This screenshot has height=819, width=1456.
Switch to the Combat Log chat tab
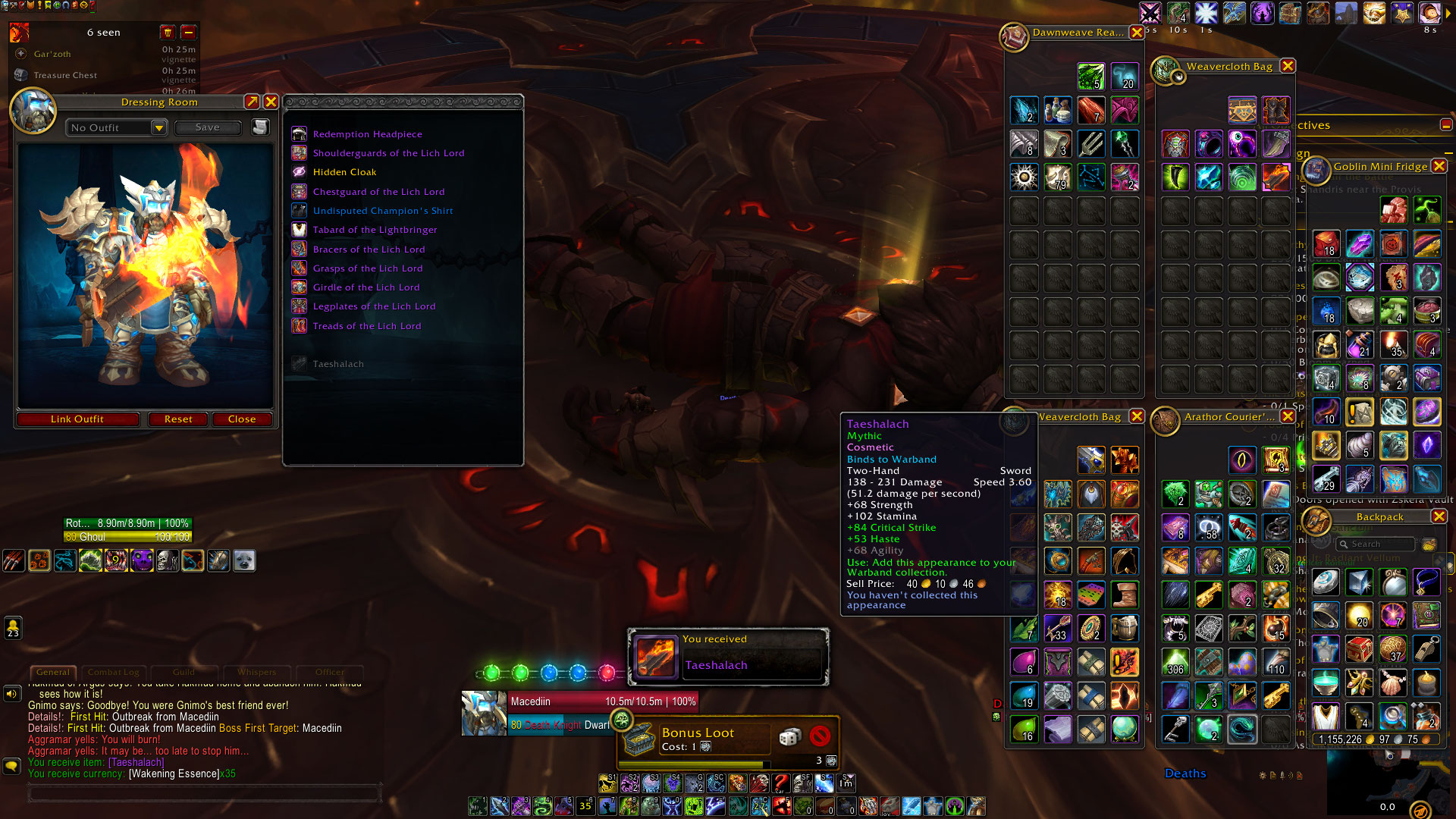pos(113,672)
